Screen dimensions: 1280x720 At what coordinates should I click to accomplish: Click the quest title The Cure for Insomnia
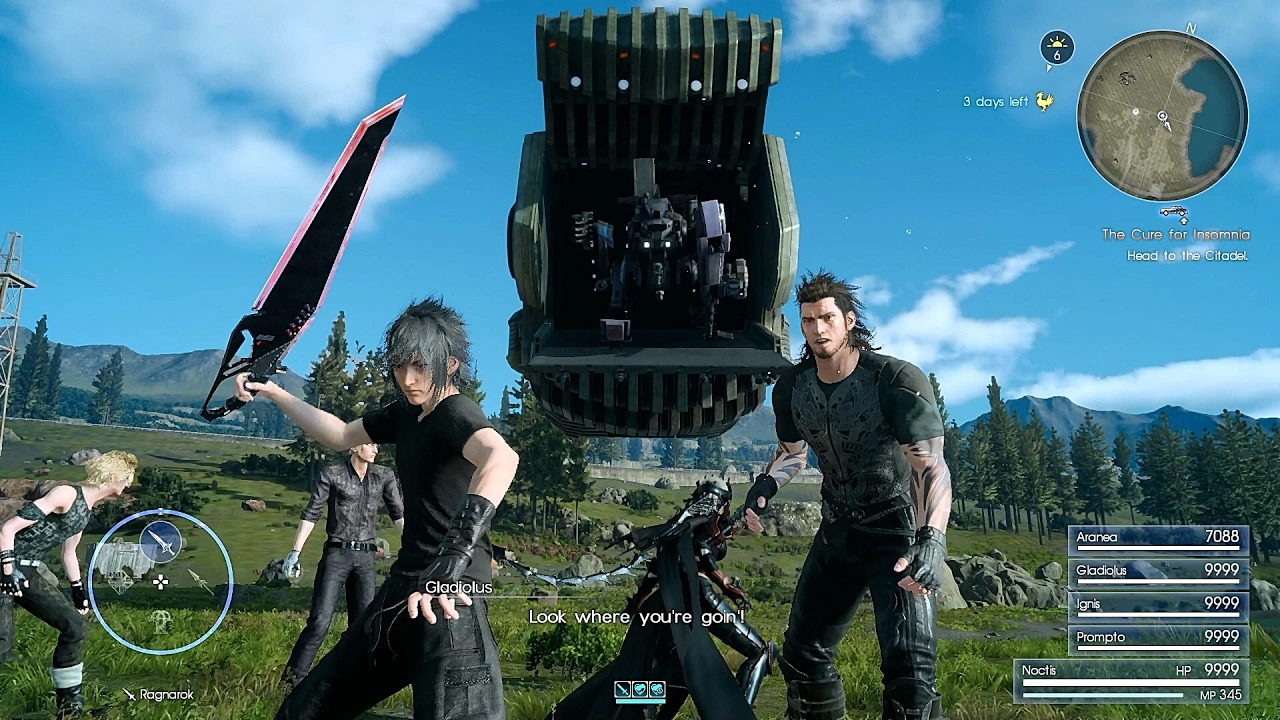click(1178, 234)
